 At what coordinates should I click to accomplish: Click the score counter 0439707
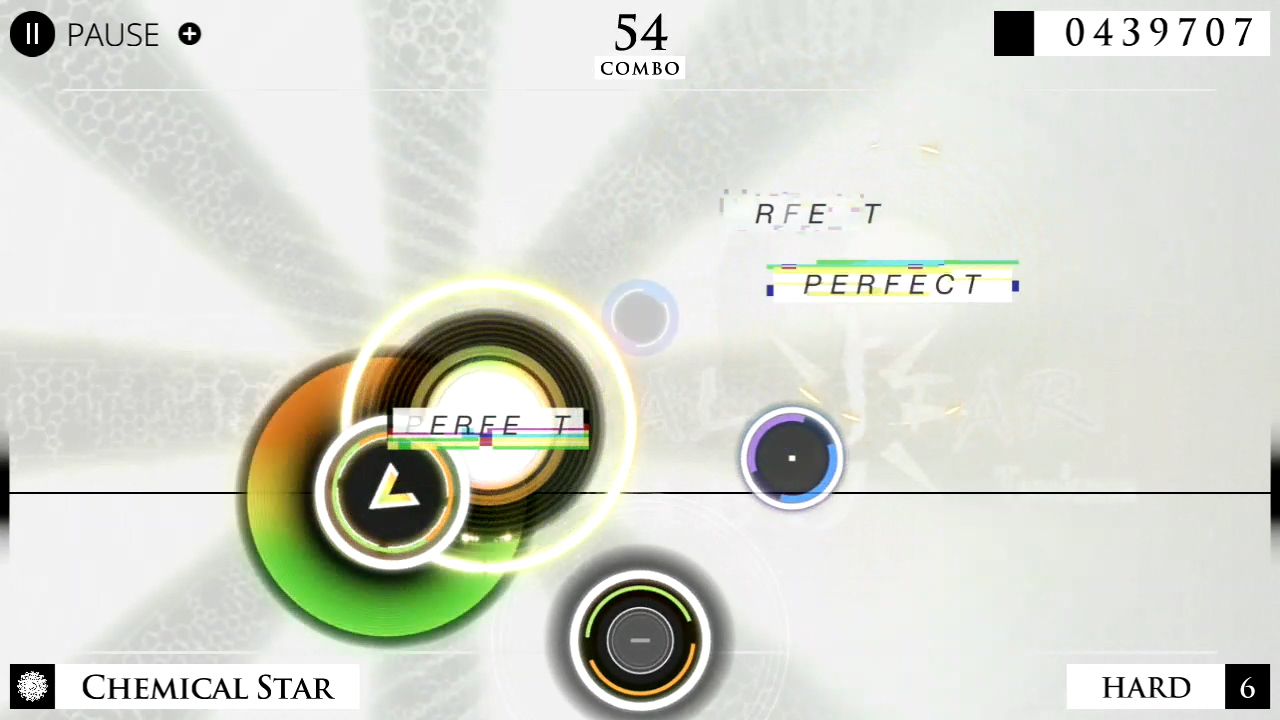(x=1160, y=32)
